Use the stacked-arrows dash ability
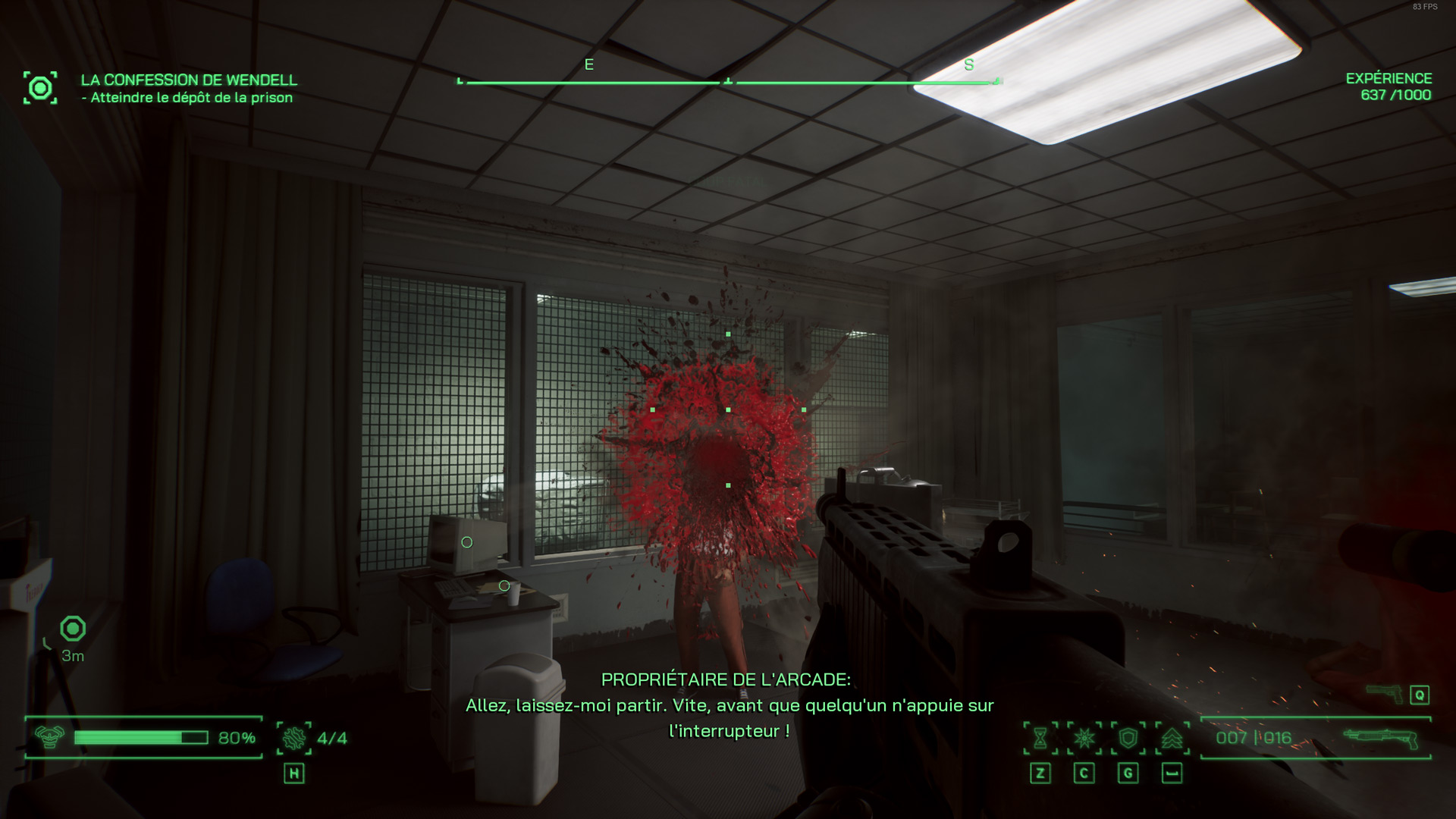Image resolution: width=1456 pixels, height=819 pixels. coord(1172,738)
